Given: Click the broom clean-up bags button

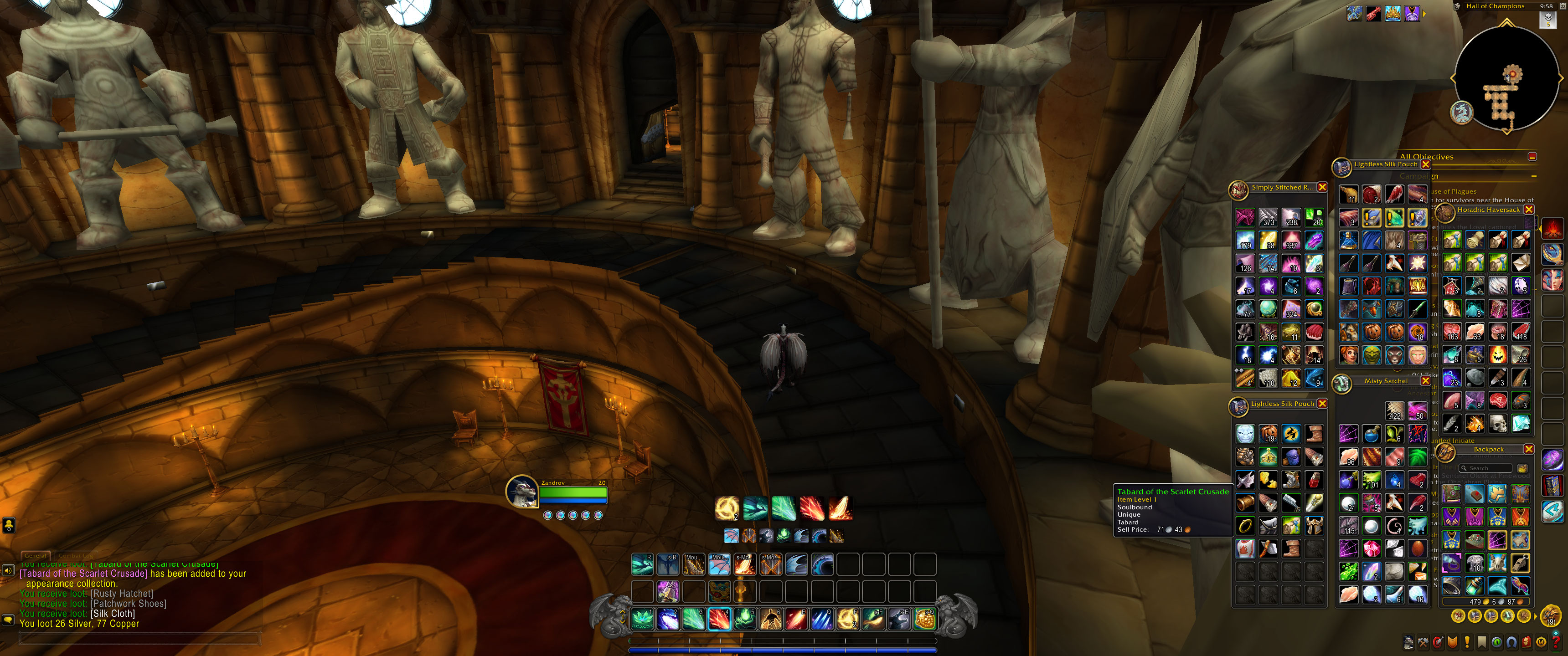Looking at the screenshot, I should (1522, 468).
